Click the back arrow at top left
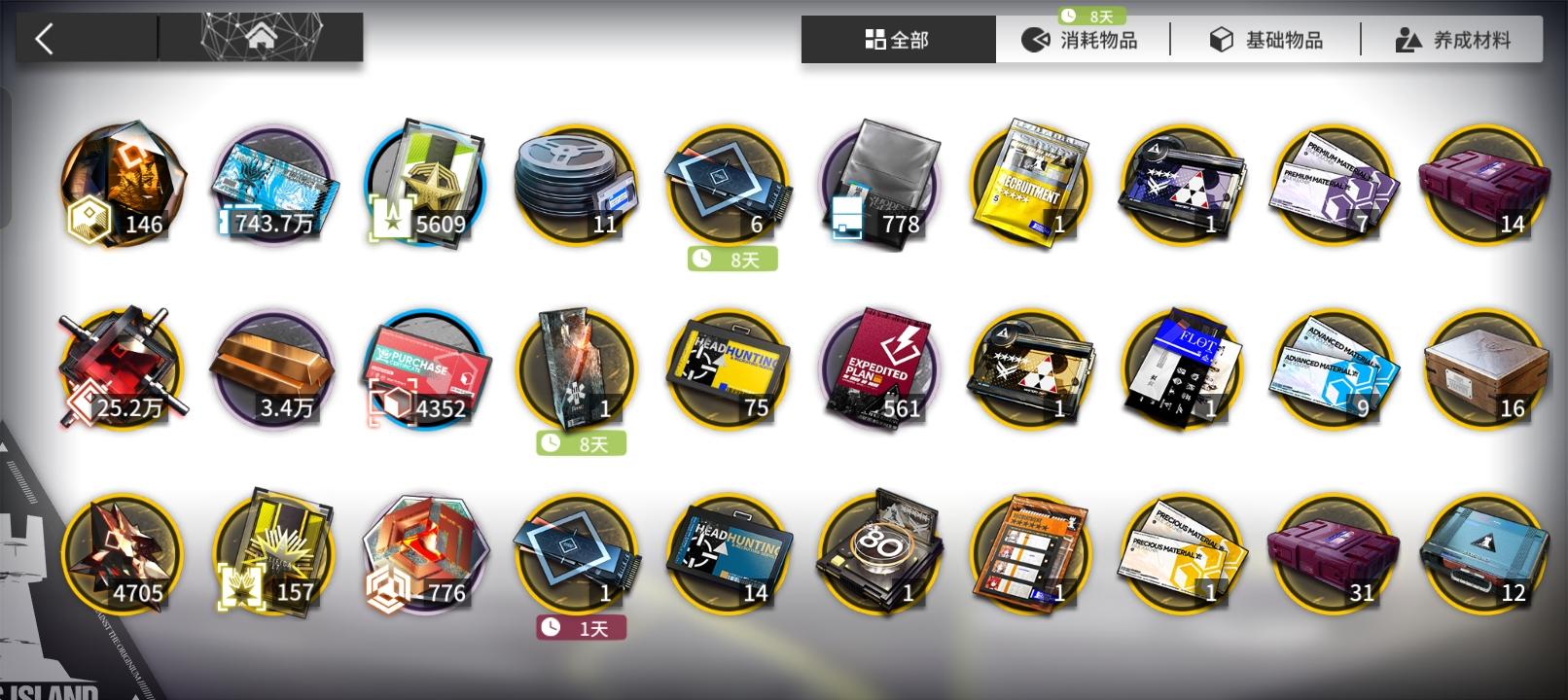1568x700 pixels. coord(44,39)
